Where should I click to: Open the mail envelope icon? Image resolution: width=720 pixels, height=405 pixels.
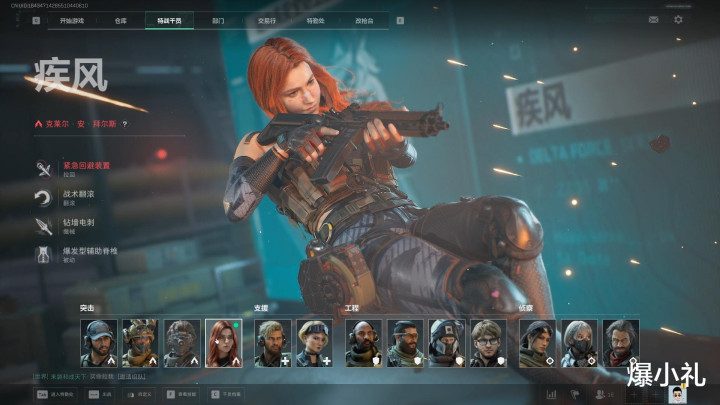coord(653,19)
